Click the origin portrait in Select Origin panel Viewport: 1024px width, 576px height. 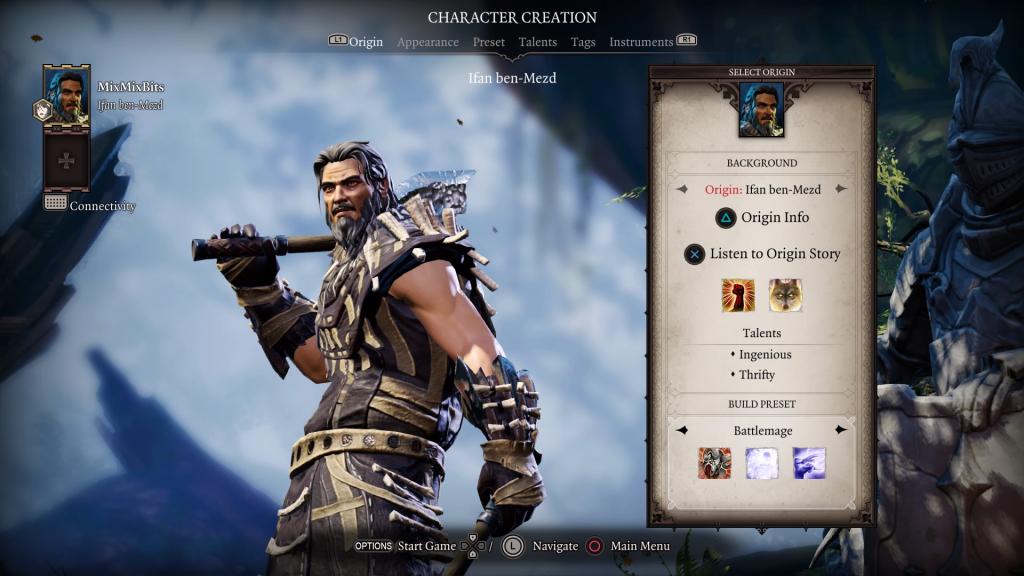click(x=761, y=110)
